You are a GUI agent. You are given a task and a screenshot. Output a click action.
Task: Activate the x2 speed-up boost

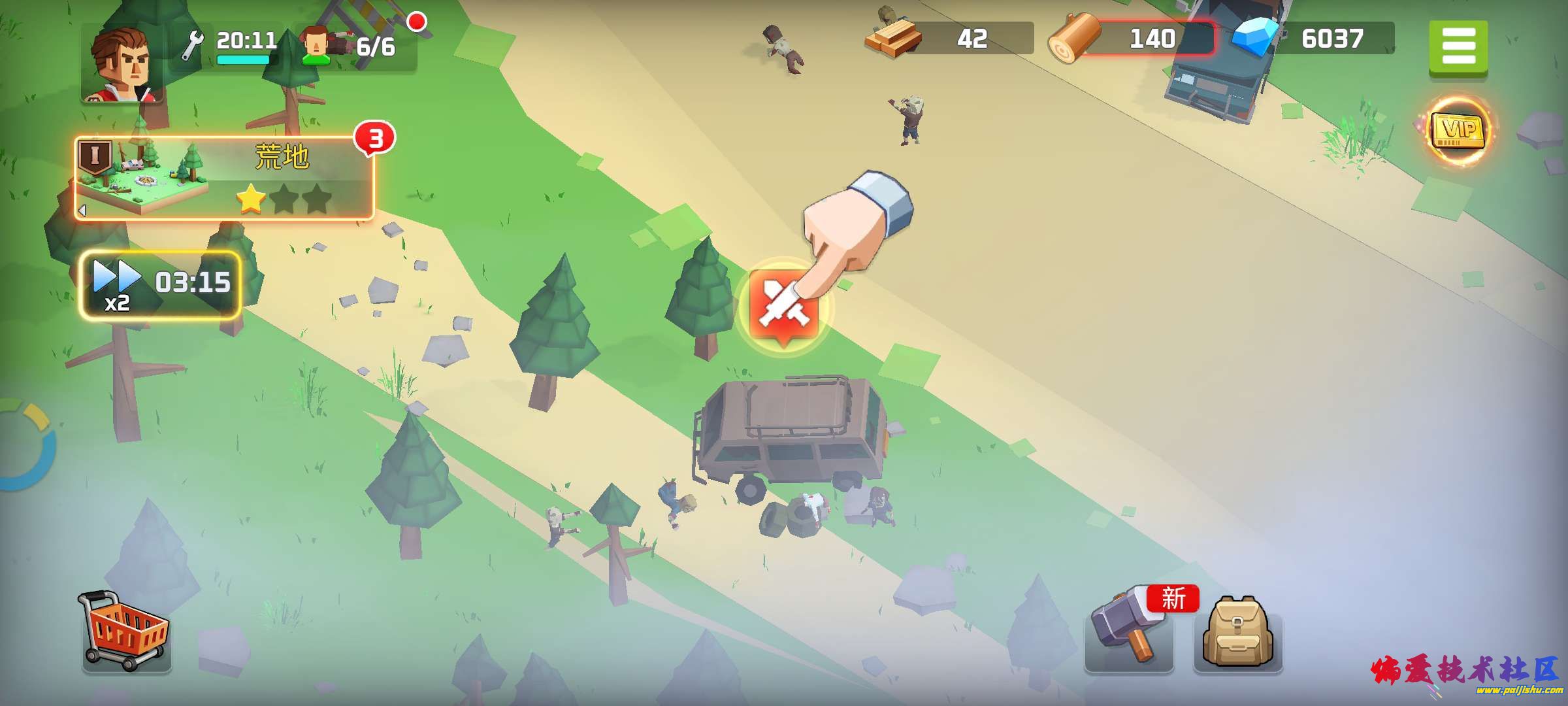pyautogui.click(x=161, y=286)
